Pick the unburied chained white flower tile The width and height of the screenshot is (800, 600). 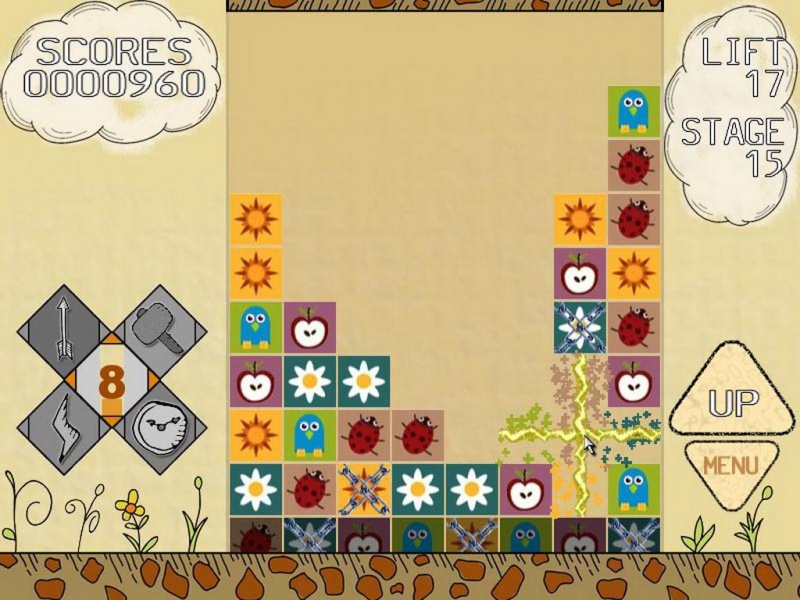[x=580, y=327]
